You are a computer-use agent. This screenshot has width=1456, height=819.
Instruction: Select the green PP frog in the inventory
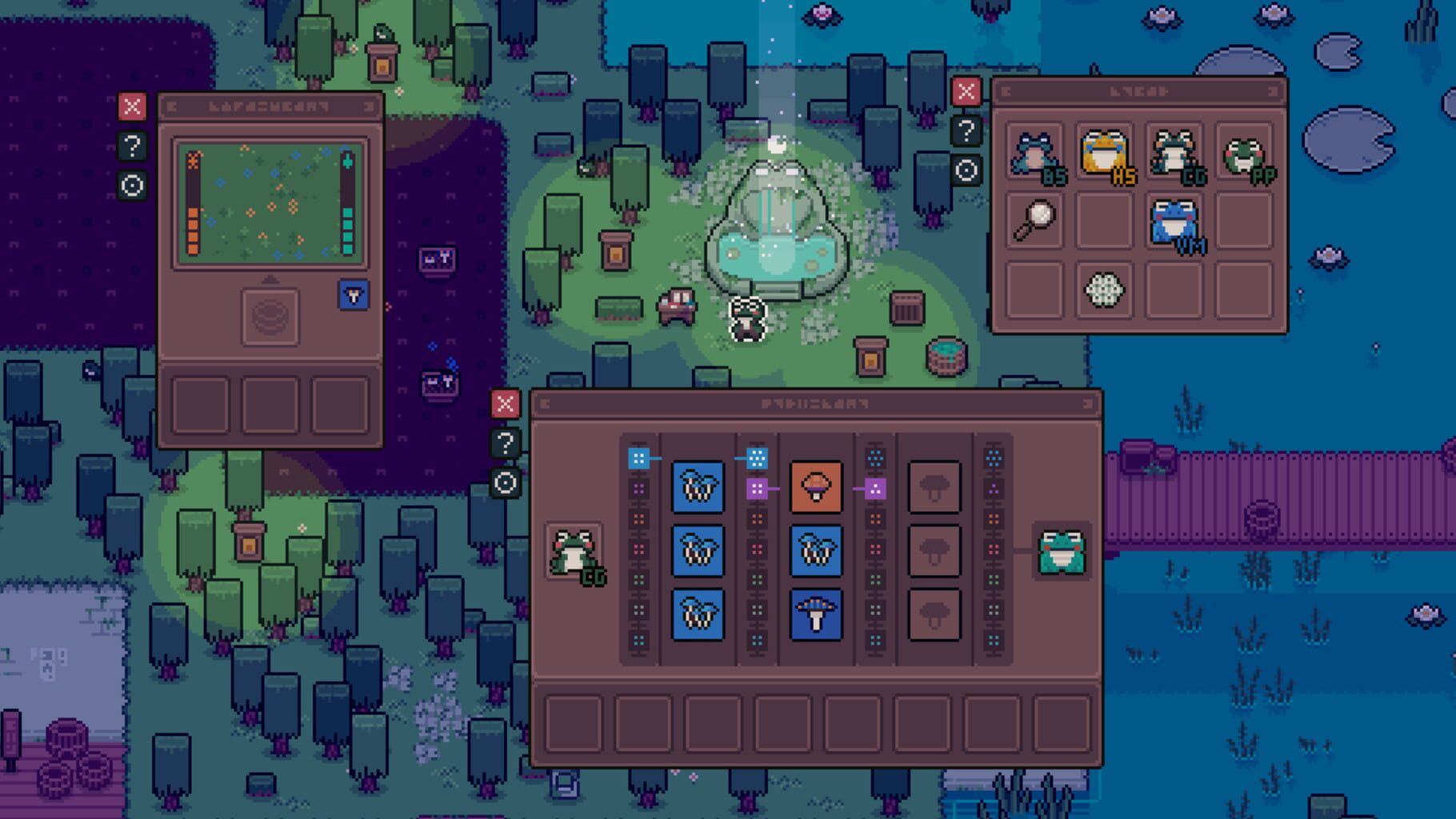point(1242,157)
